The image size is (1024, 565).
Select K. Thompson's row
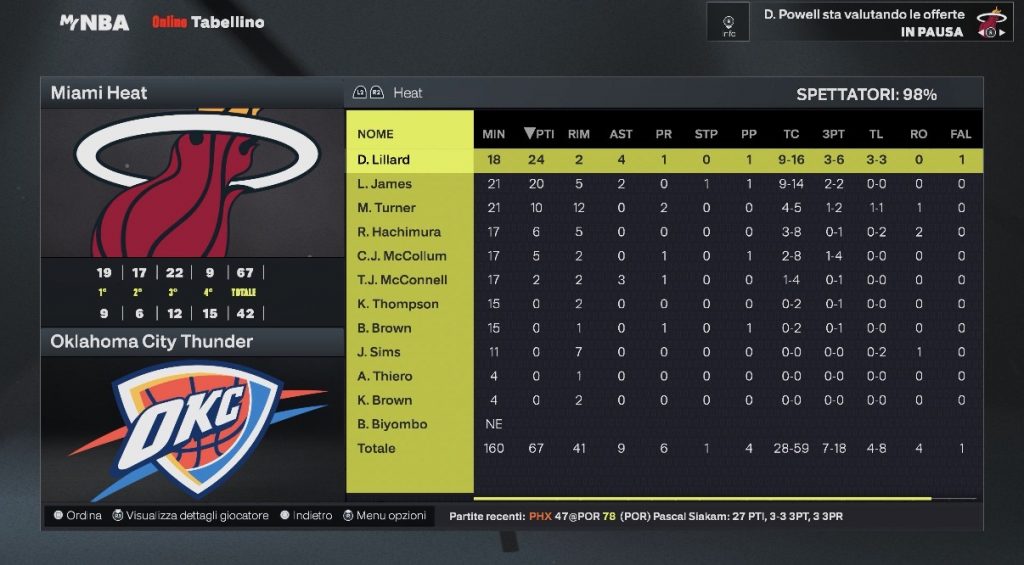coord(398,304)
